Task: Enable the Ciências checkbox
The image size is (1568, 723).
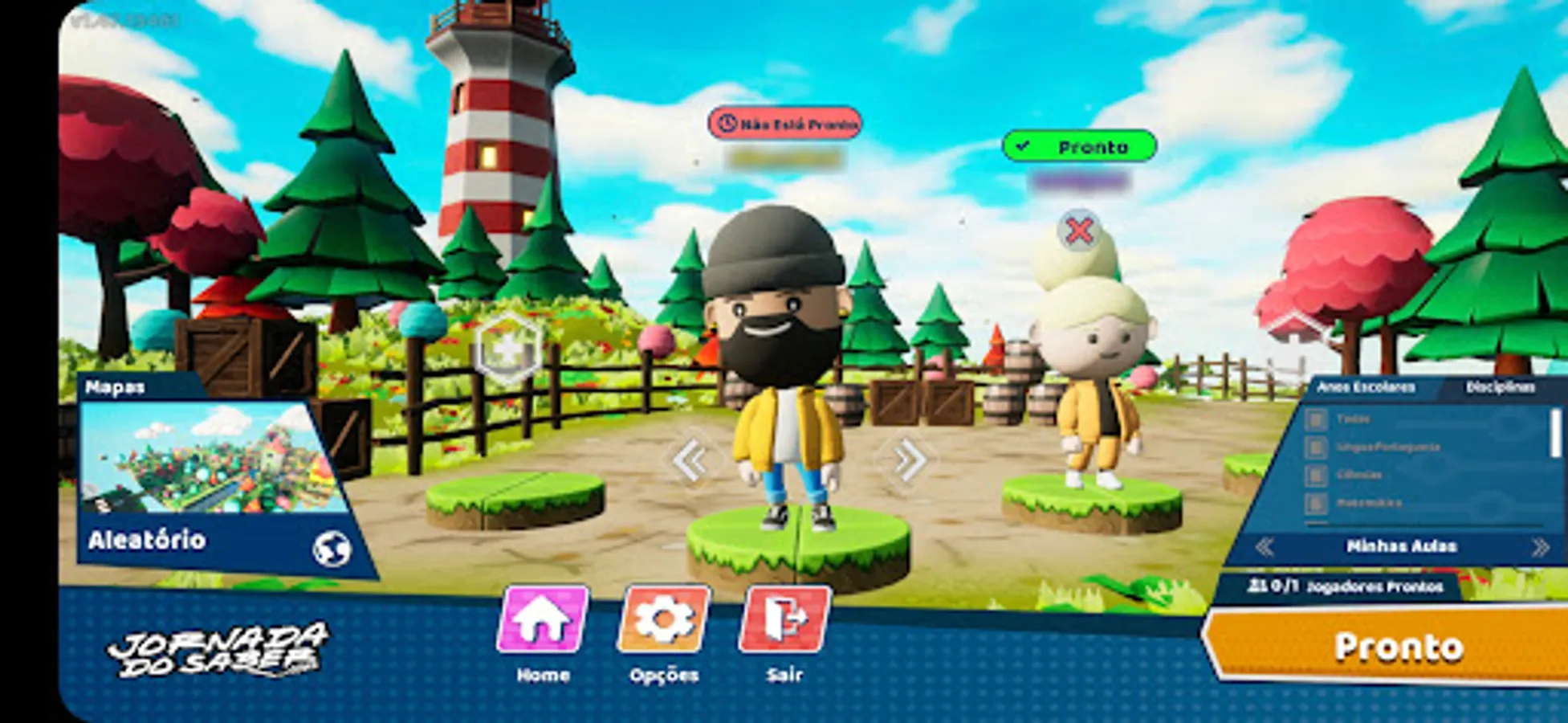Action: coord(1317,476)
